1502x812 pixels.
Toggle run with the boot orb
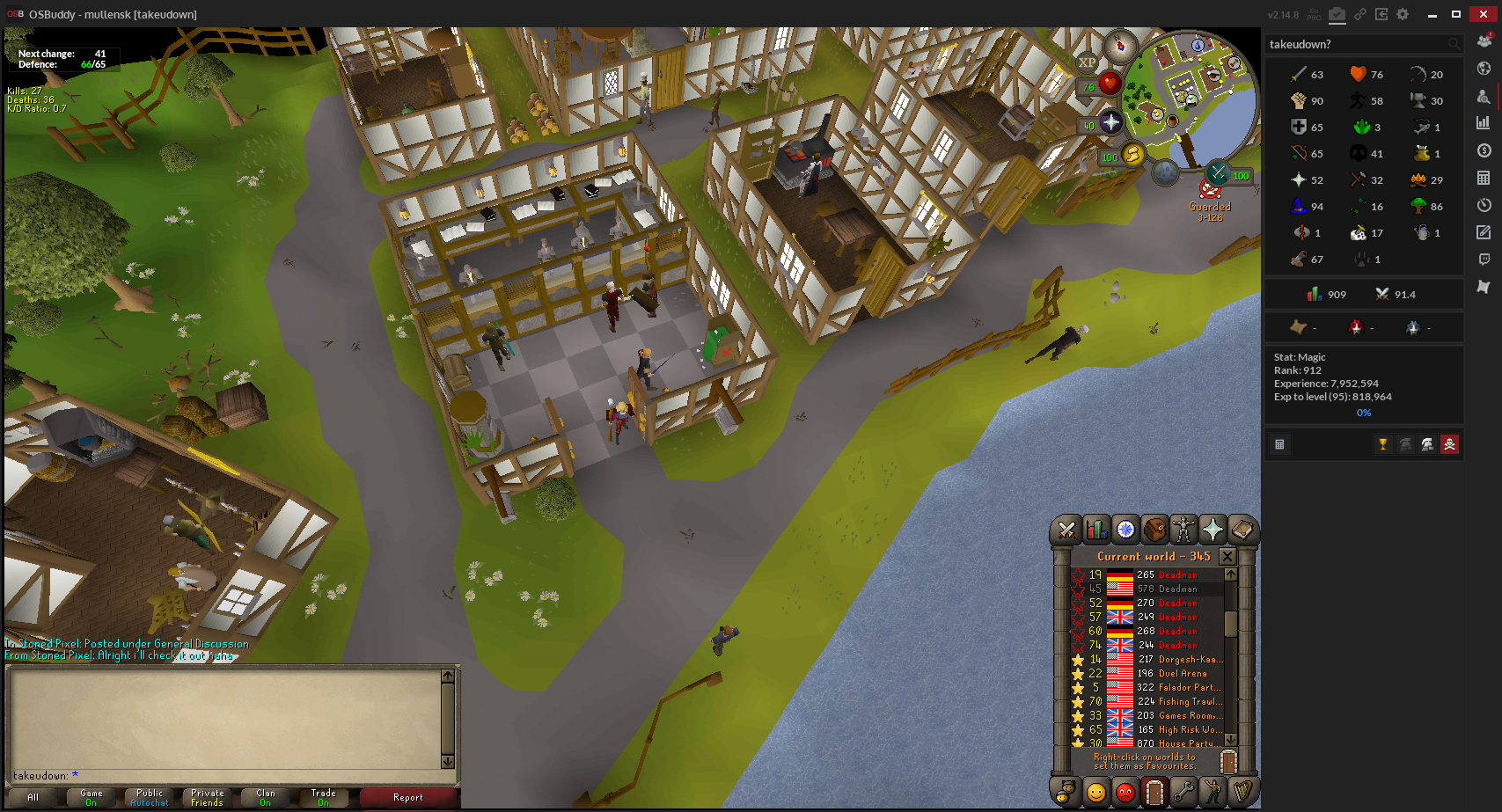tap(1132, 157)
